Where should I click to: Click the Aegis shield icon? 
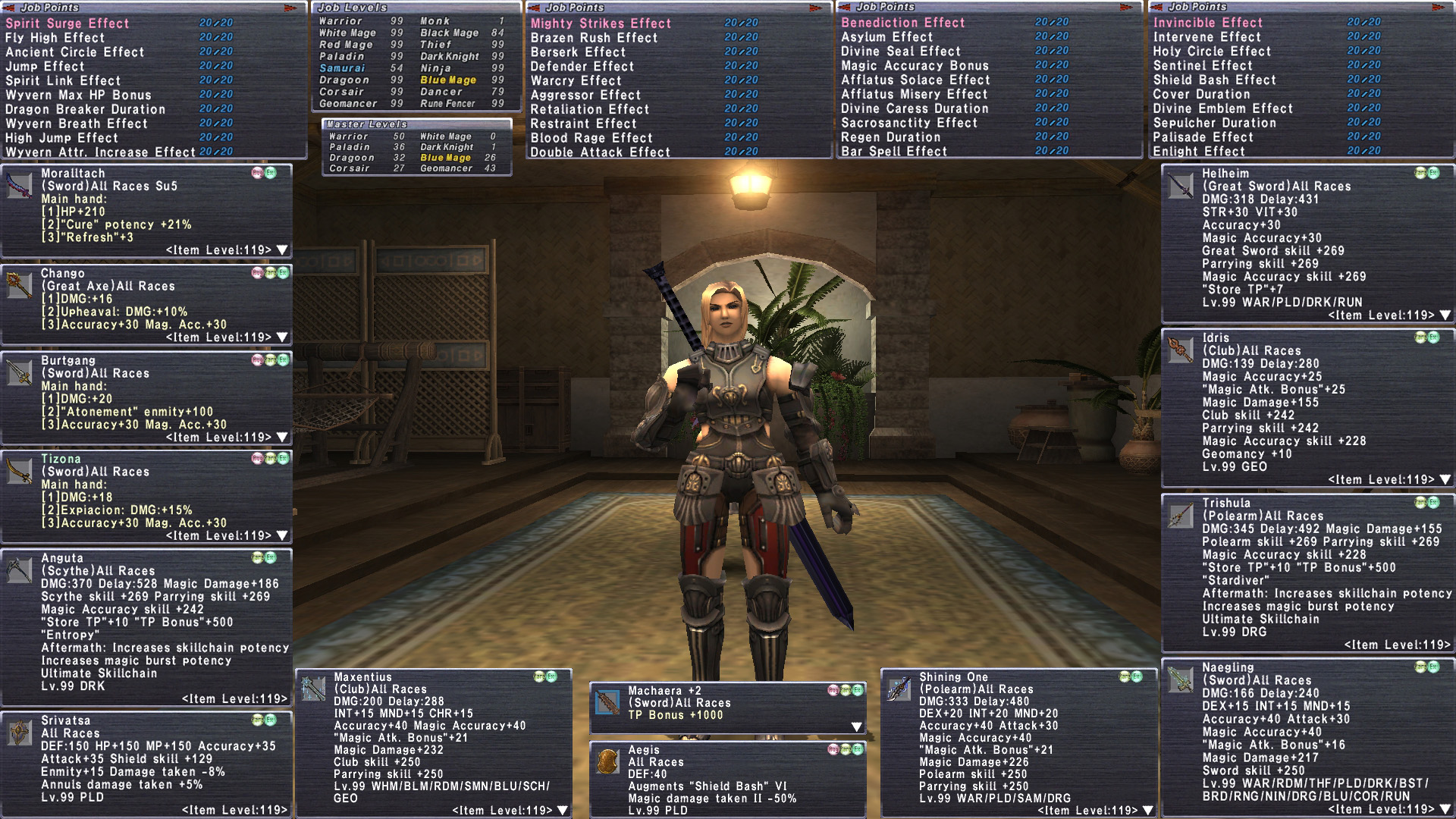click(607, 761)
